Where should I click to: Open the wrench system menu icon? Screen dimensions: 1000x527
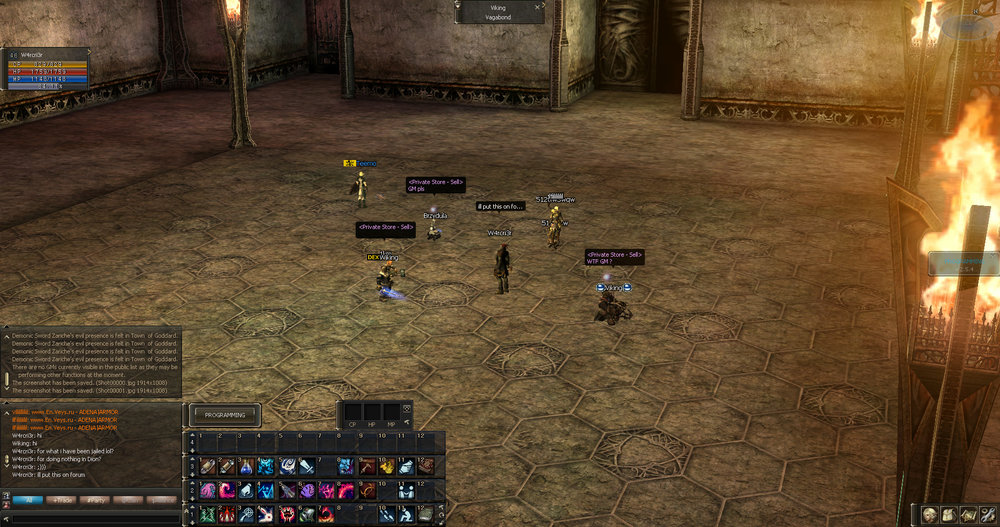point(987,513)
